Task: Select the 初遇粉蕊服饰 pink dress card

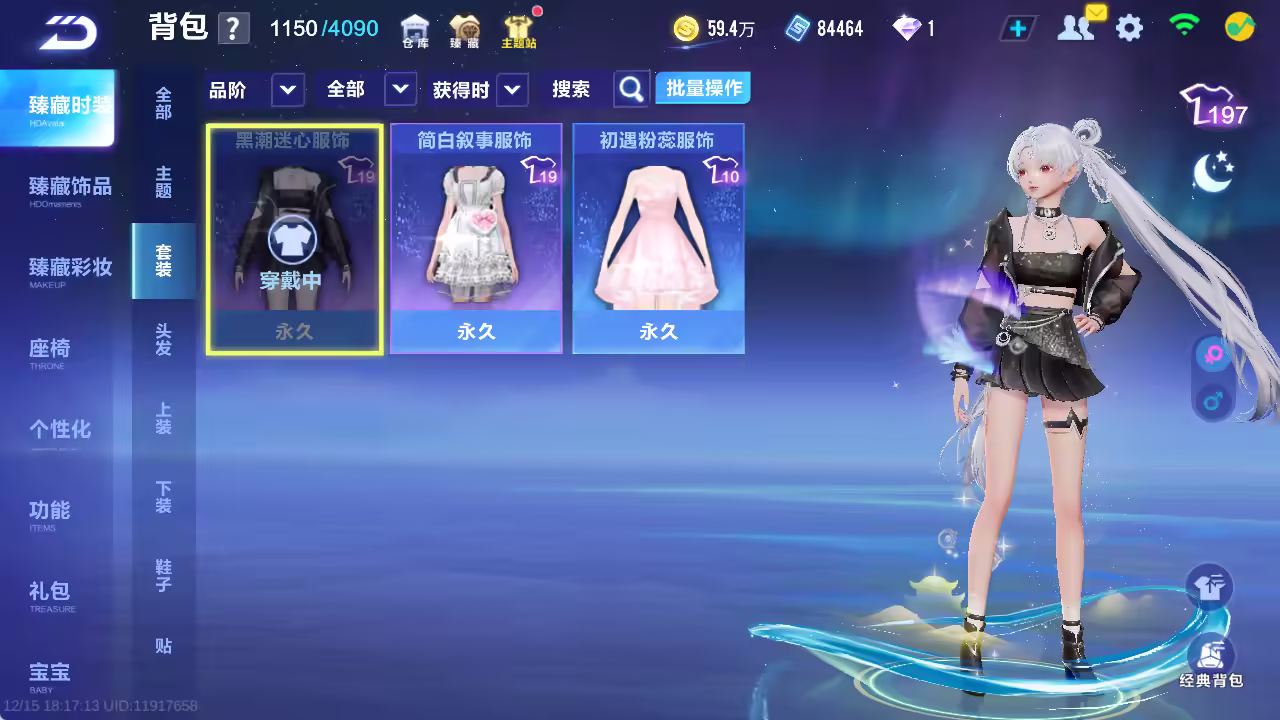Action: (x=658, y=239)
